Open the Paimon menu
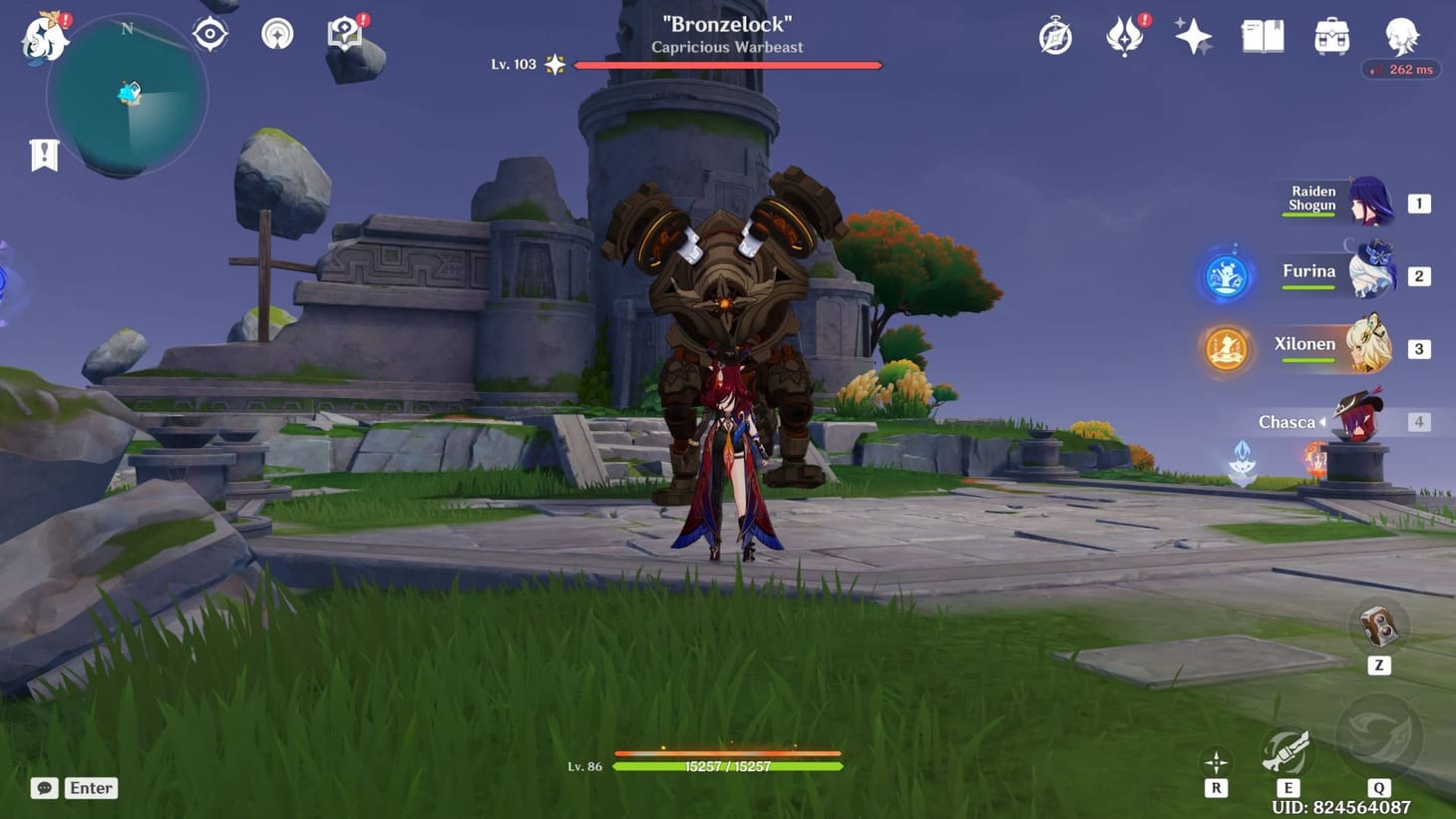 coord(44,36)
